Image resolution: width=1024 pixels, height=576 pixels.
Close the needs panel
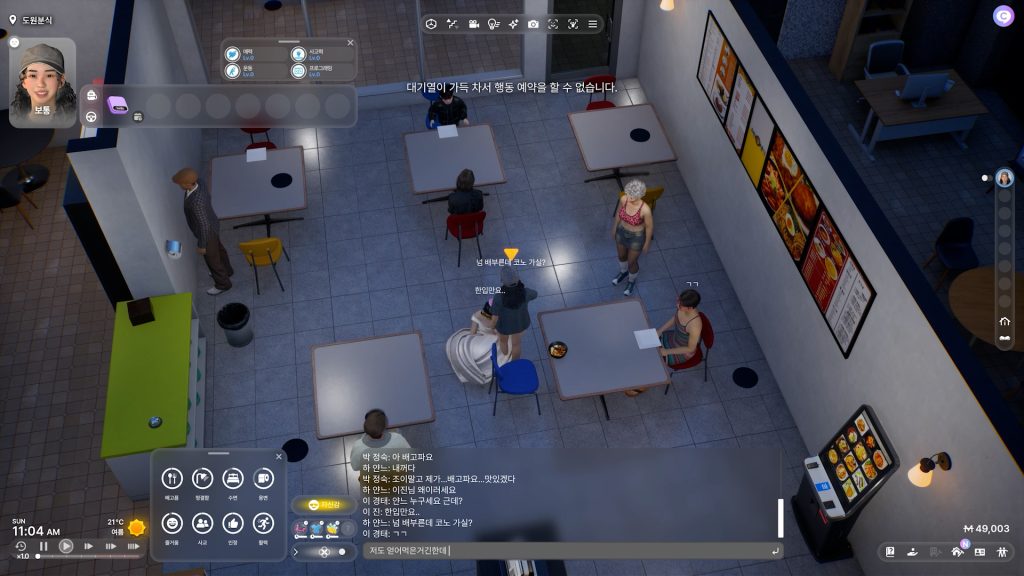[278, 457]
